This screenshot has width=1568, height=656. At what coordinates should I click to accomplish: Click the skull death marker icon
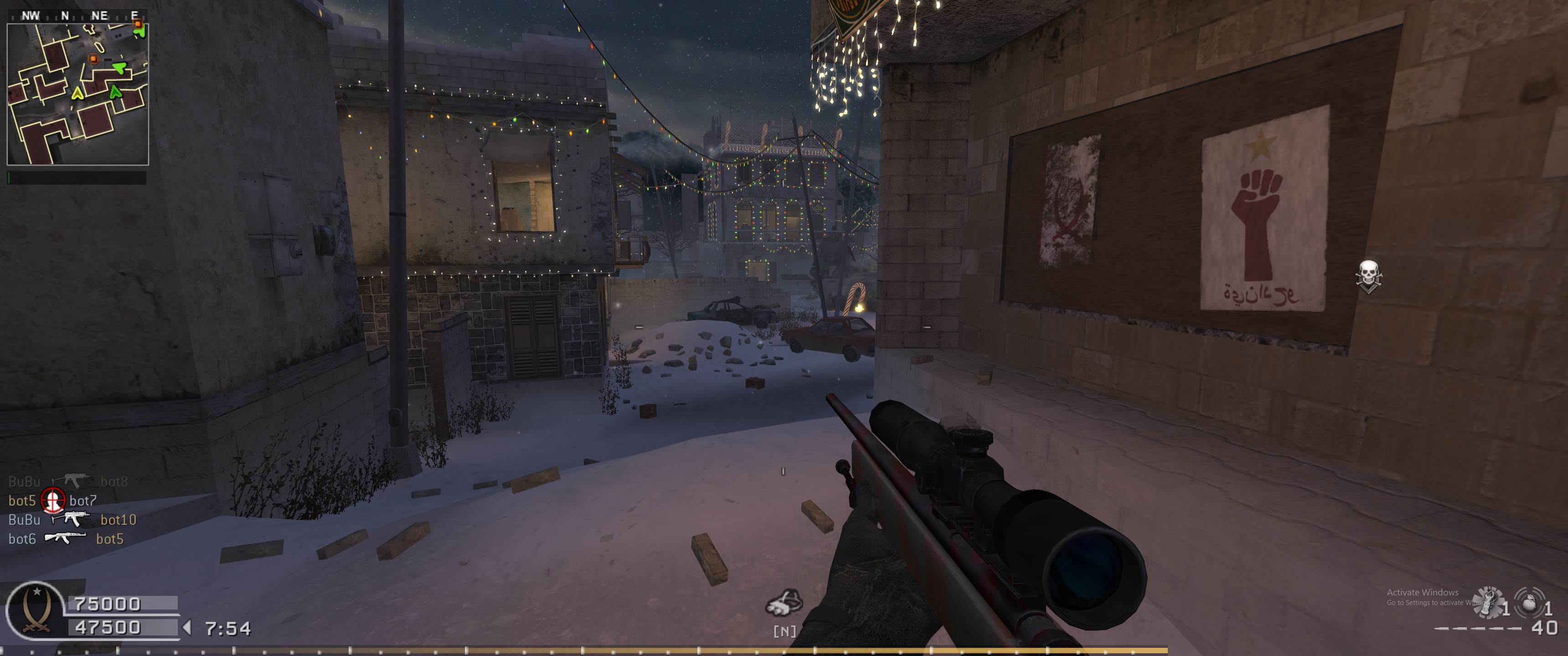[x=1368, y=276]
